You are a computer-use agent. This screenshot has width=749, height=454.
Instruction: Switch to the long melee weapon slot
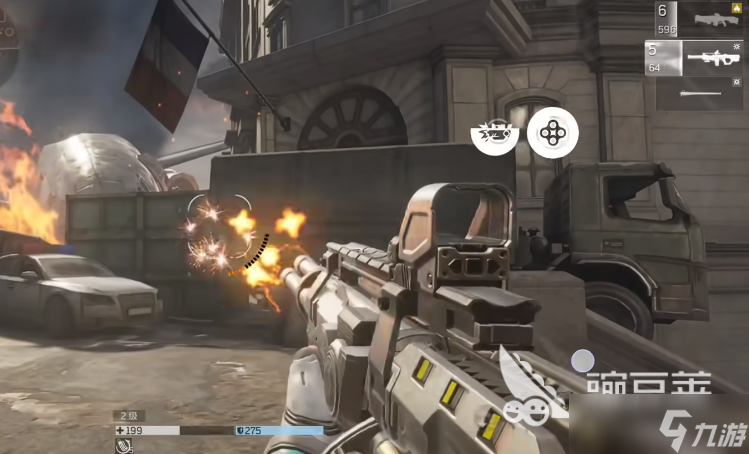(x=699, y=93)
